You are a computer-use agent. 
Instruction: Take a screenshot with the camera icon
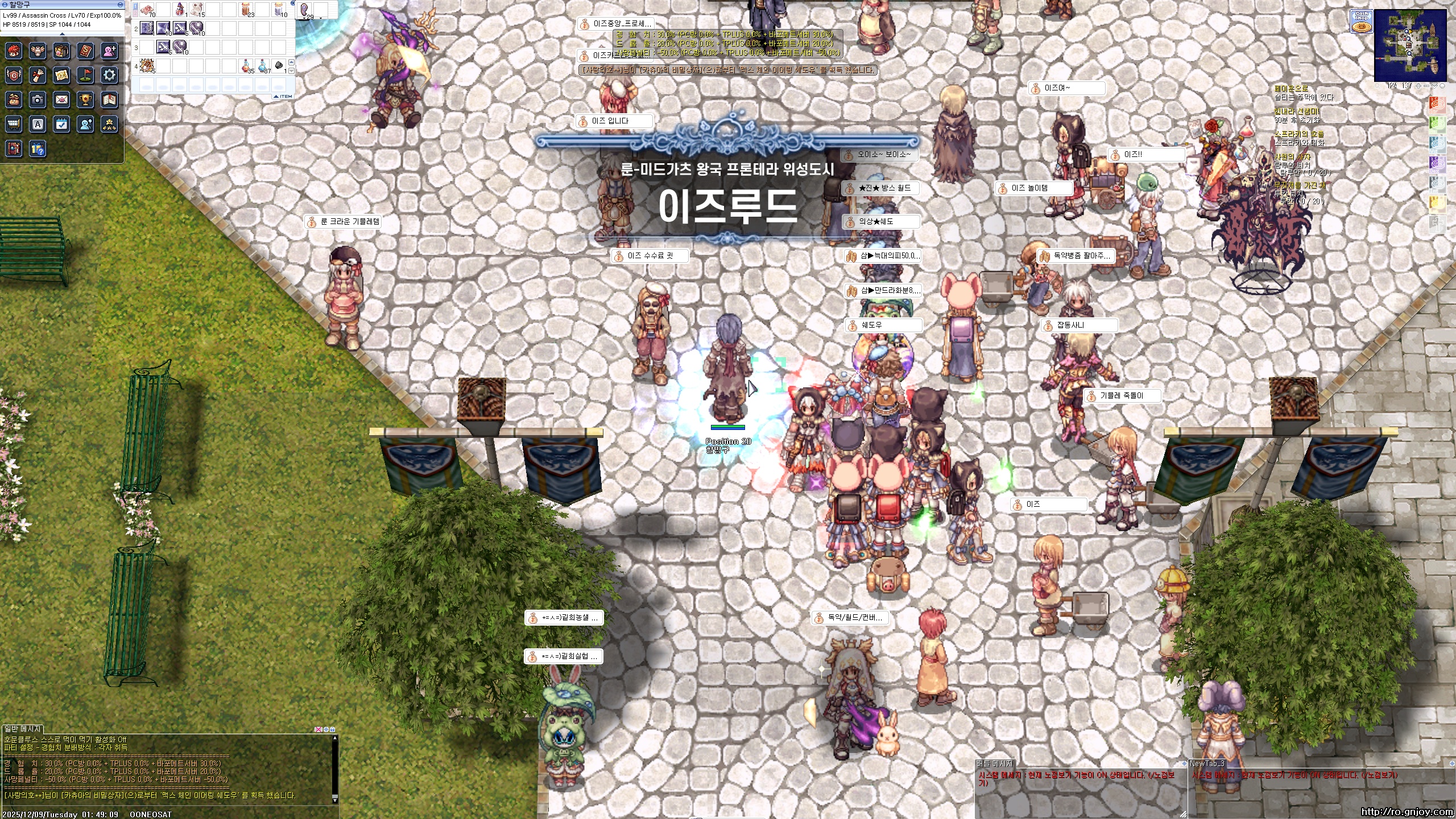37,100
